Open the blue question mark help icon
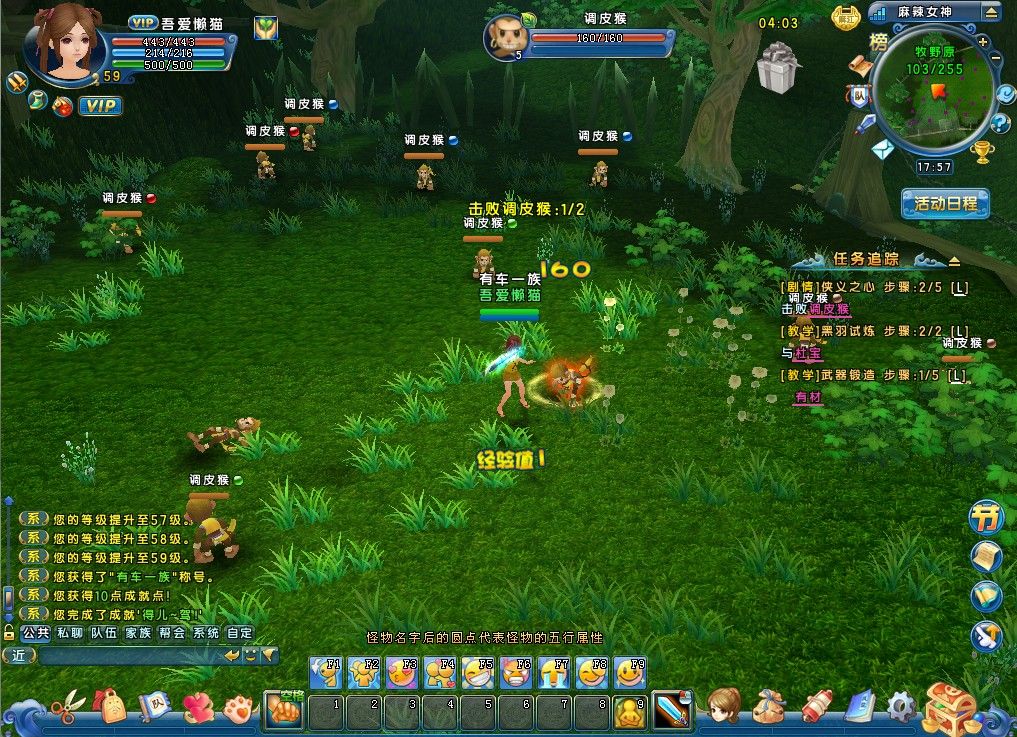 1000,124
